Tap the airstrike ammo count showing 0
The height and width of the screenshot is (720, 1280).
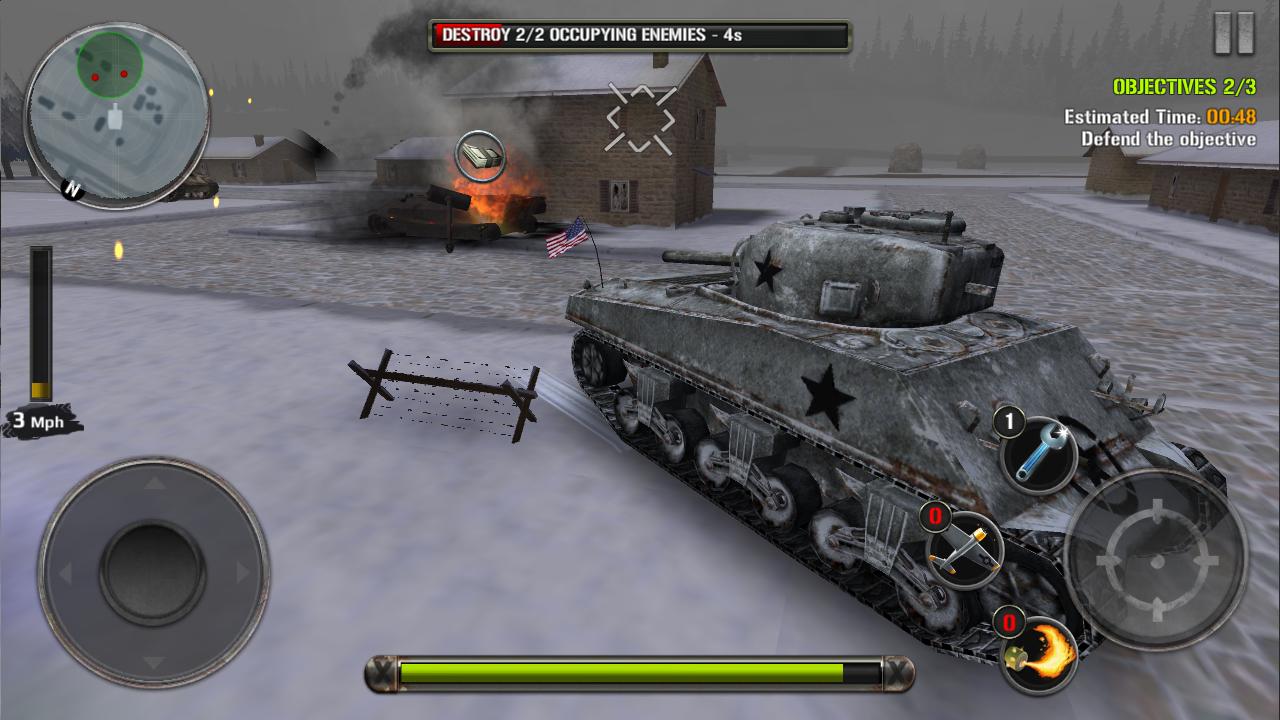[936, 516]
